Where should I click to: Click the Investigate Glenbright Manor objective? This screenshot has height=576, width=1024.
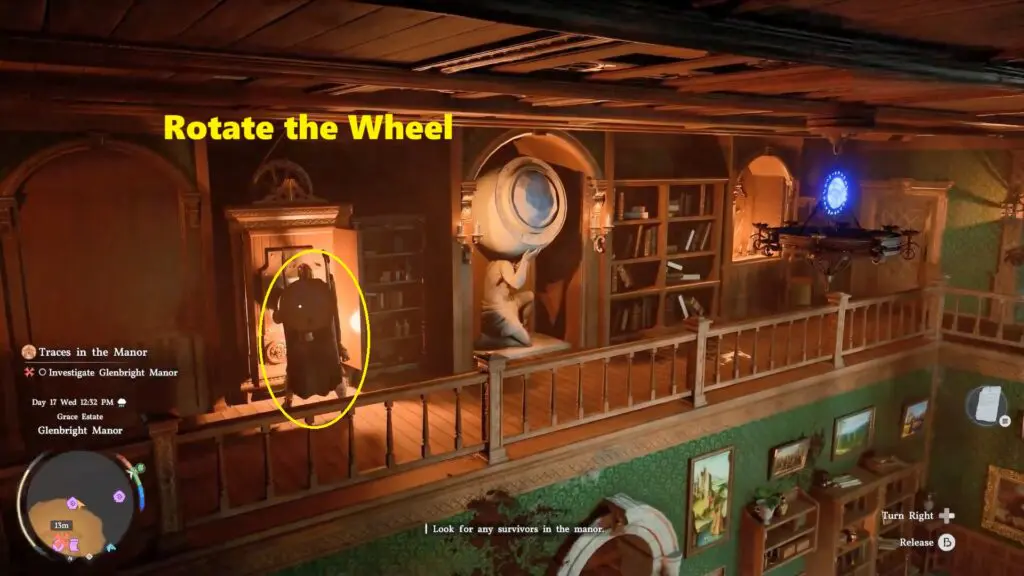[x=107, y=373]
